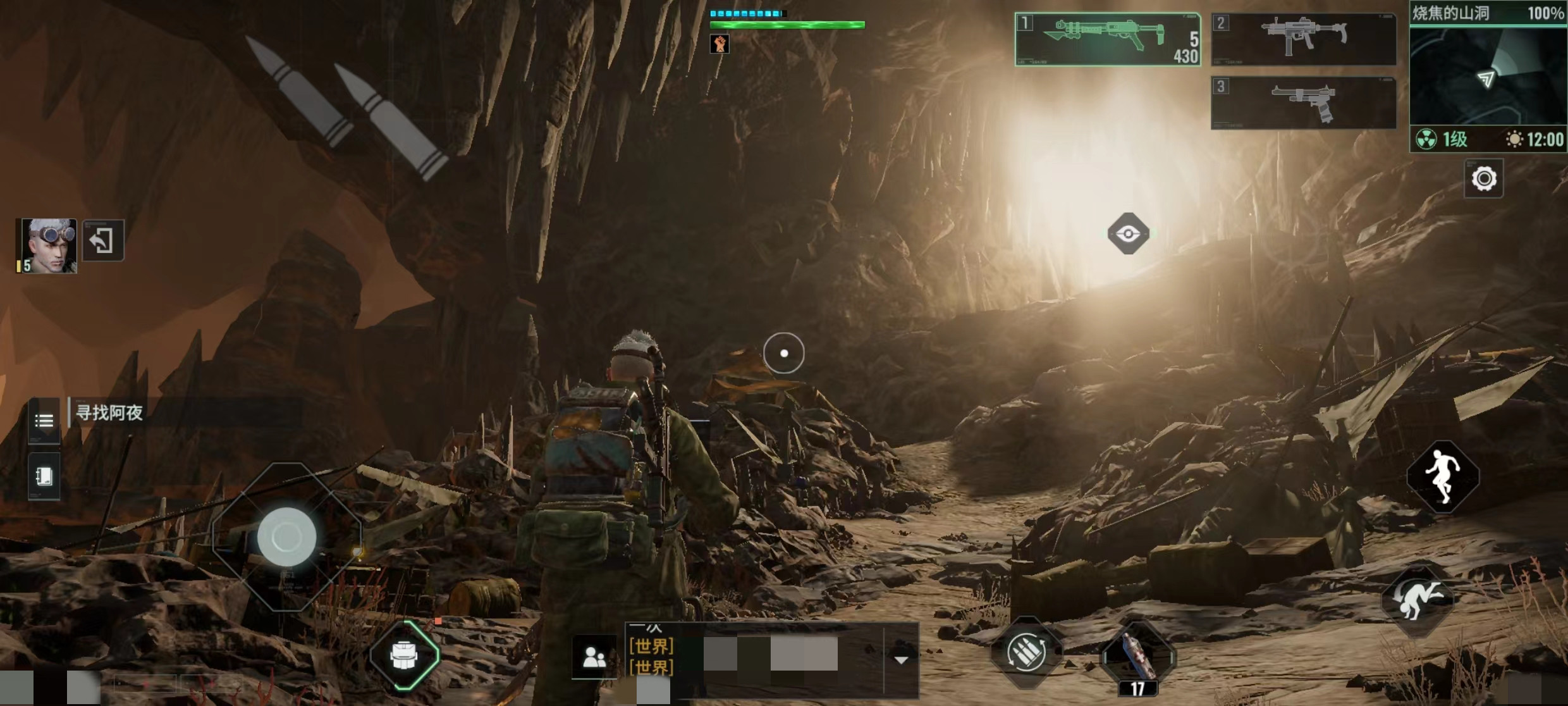The width and height of the screenshot is (1568, 706).
Task: Open the settings gear
Action: 1483,179
